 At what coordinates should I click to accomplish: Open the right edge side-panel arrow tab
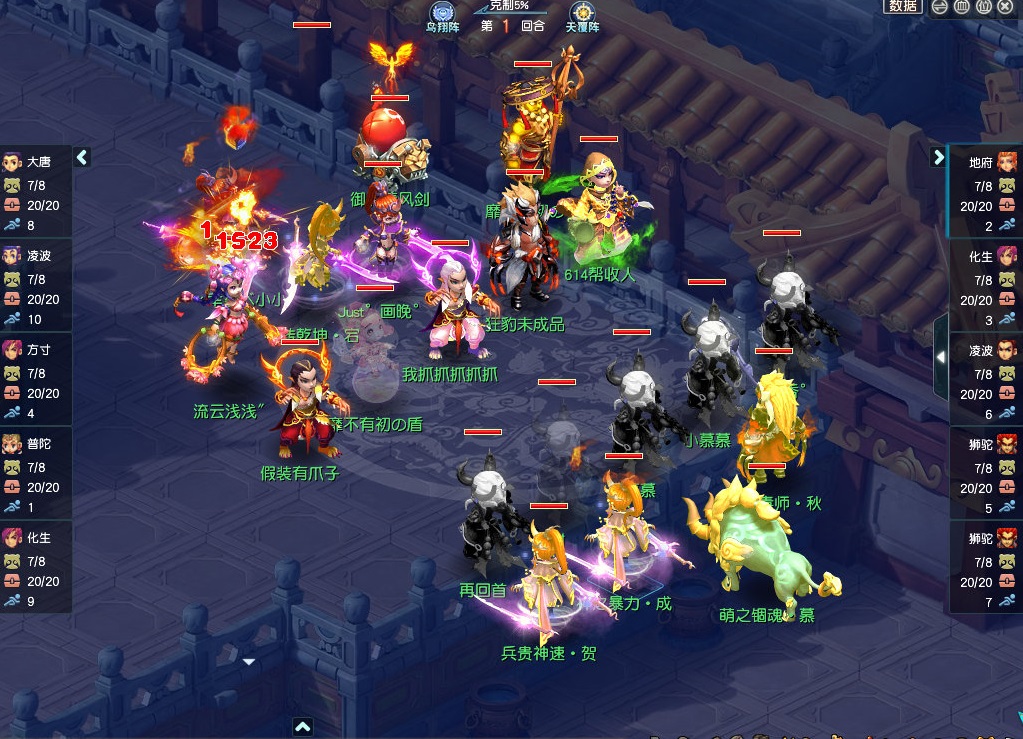pos(940,357)
